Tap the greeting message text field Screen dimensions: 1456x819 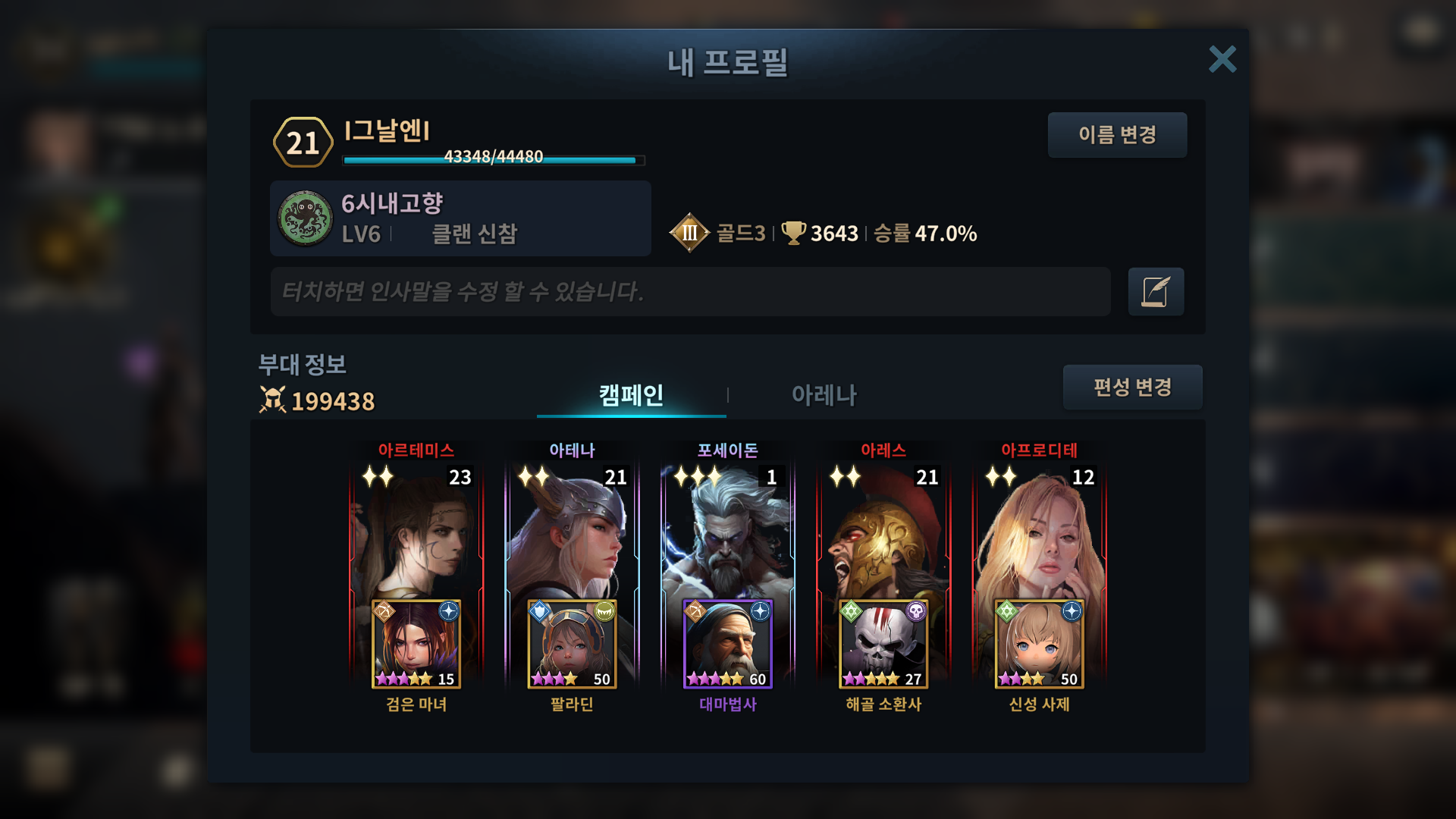click(690, 291)
